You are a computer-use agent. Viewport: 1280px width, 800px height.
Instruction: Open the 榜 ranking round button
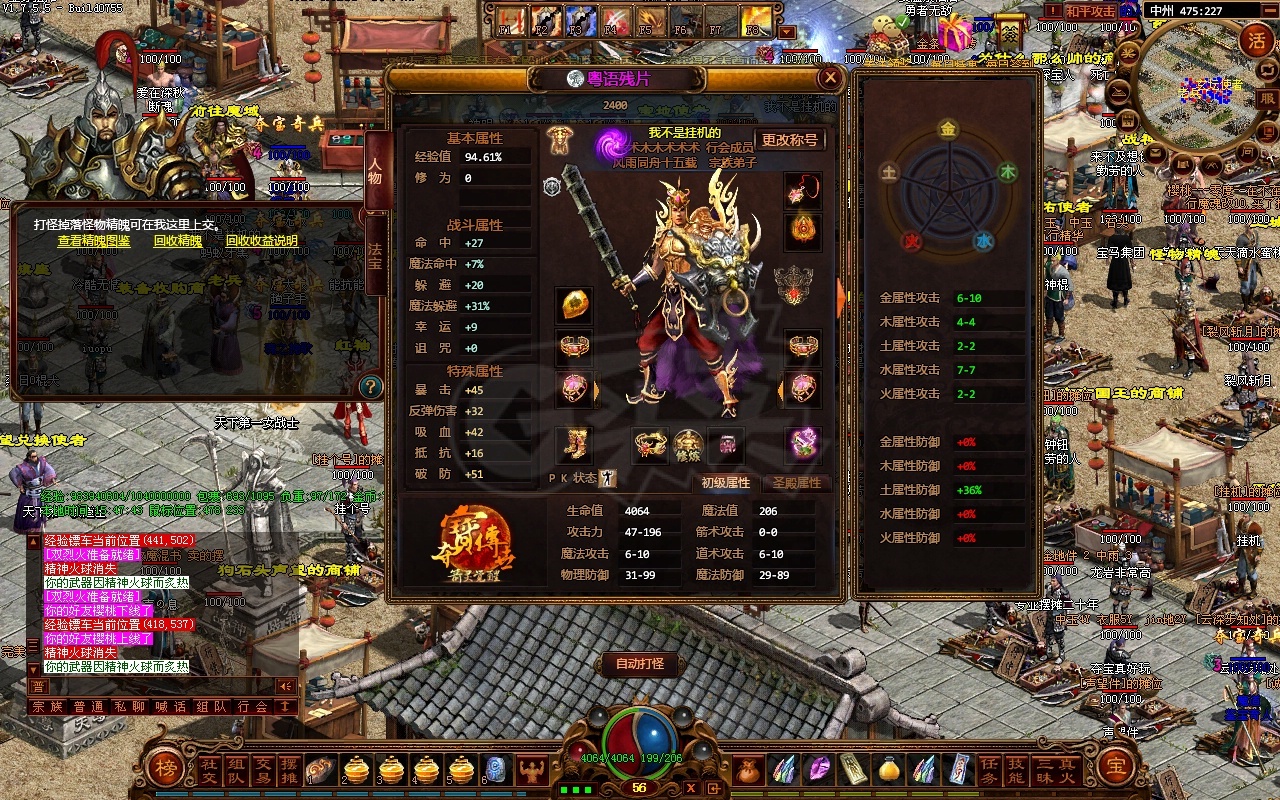click(163, 767)
